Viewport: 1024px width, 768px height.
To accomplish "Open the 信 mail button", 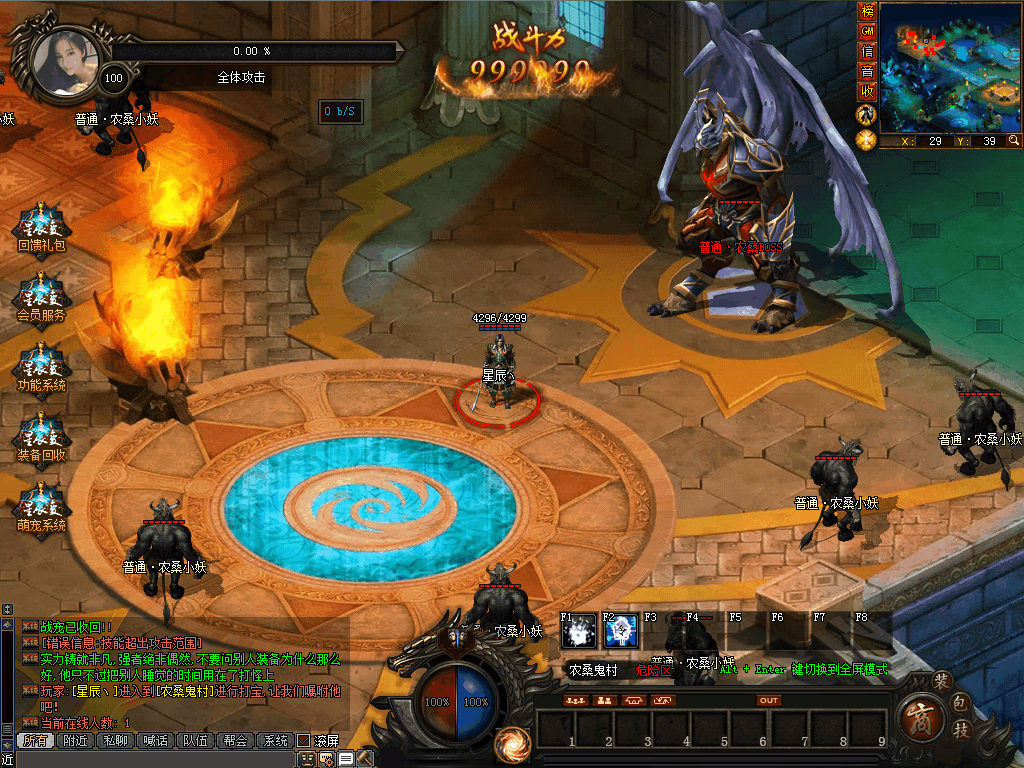I will (x=867, y=52).
